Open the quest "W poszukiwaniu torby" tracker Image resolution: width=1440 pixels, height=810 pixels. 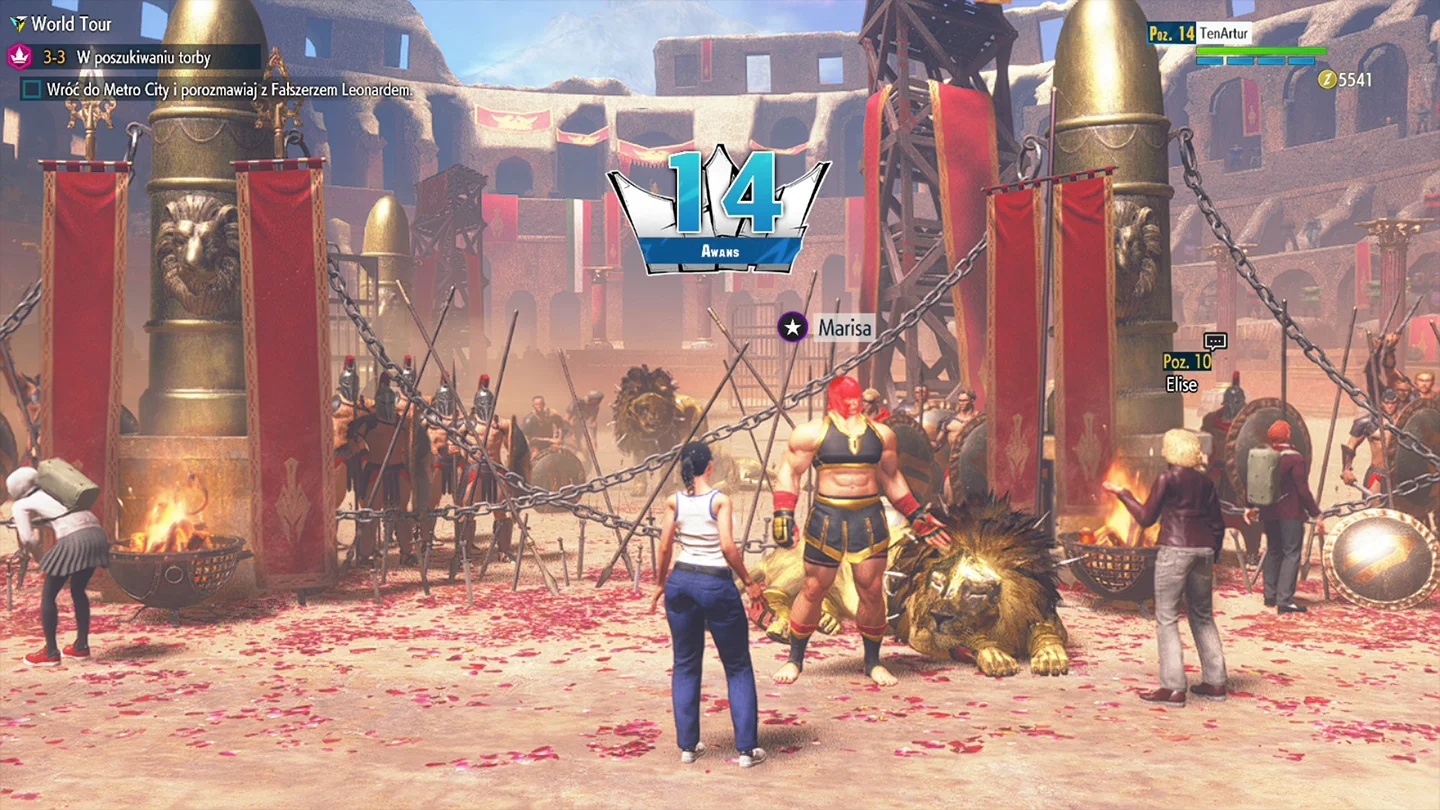143,57
